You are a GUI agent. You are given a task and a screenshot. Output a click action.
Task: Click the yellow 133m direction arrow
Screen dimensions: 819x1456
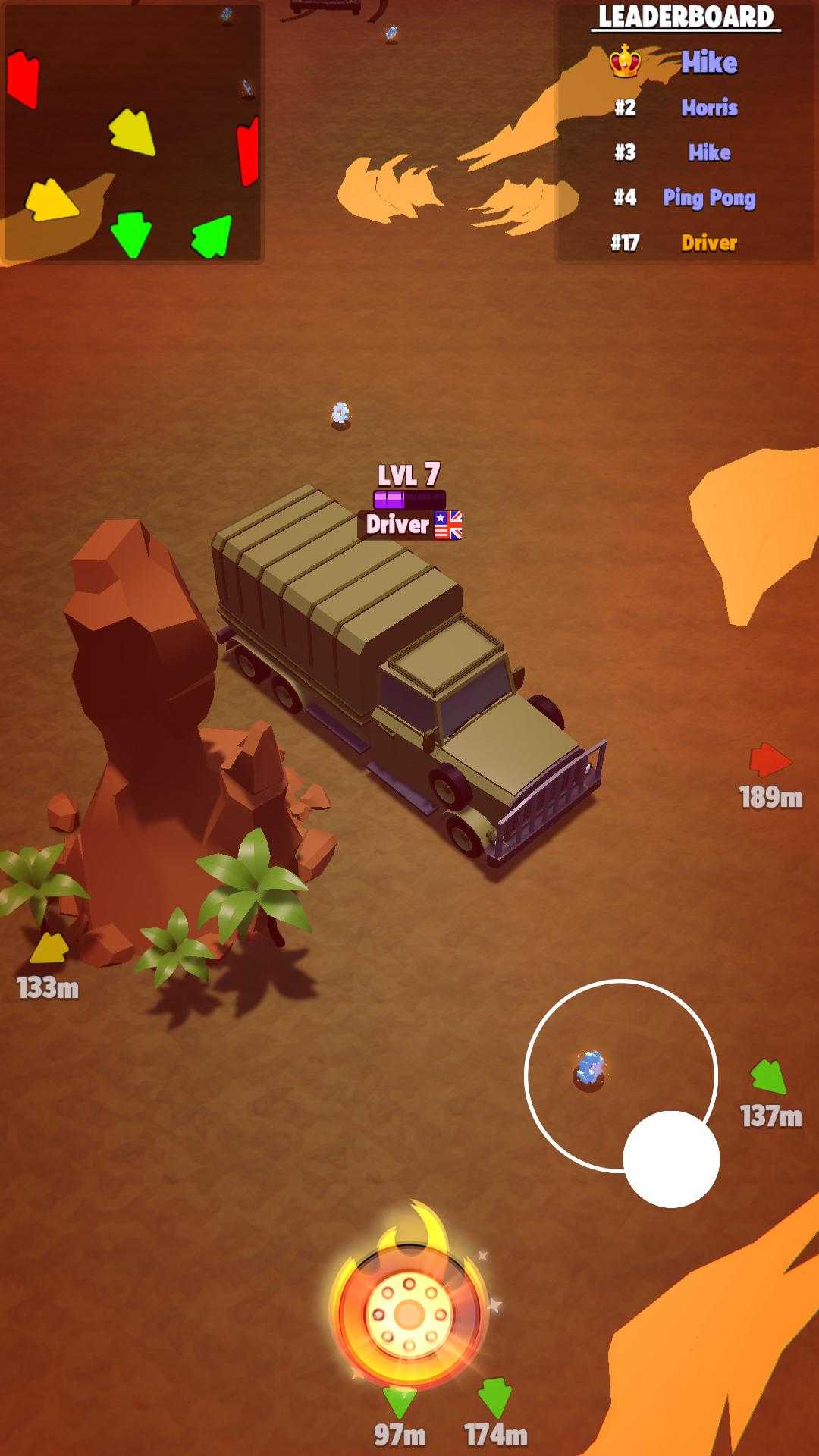(x=50, y=948)
